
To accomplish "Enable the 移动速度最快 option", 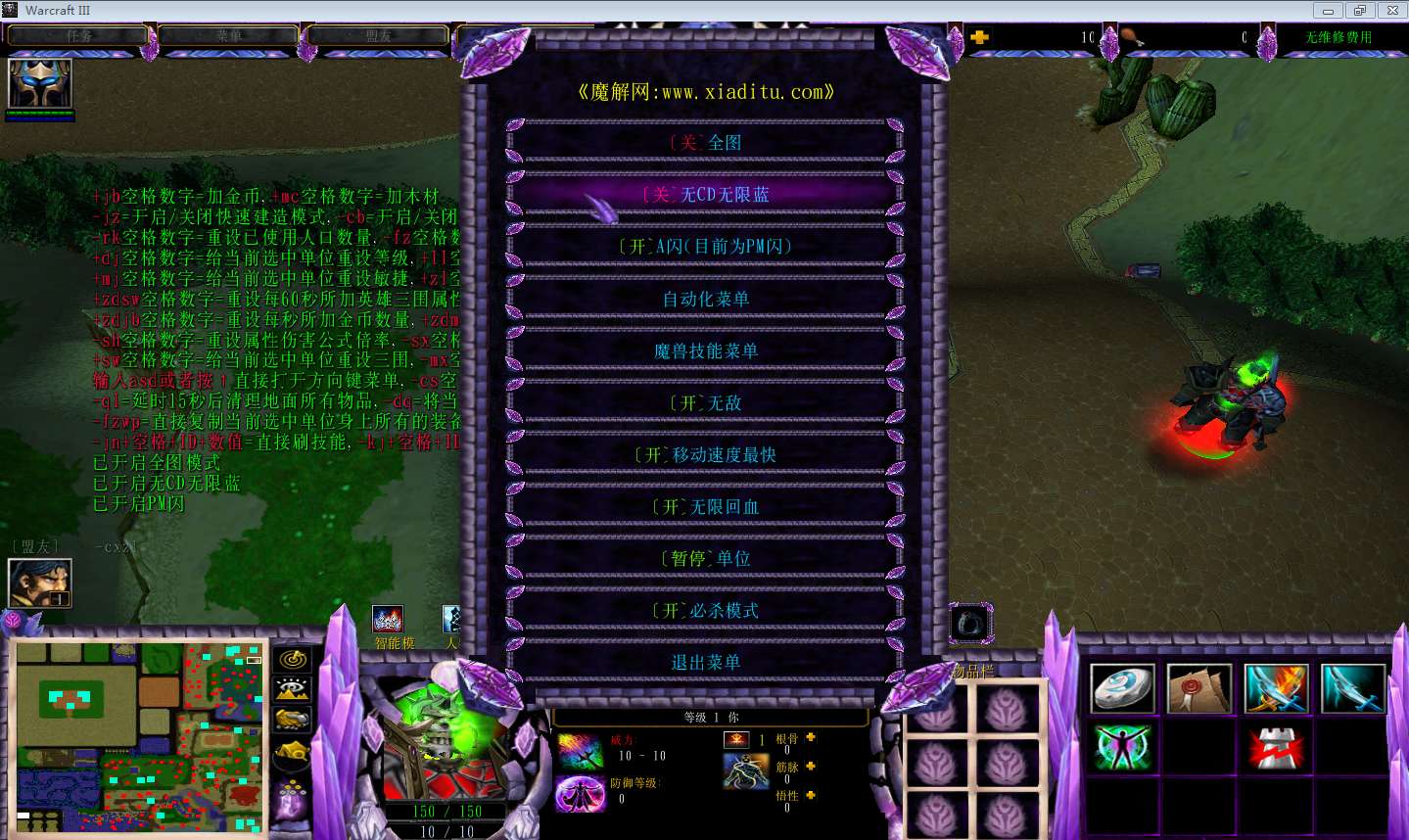I will pyautogui.click(x=705, y=454).
